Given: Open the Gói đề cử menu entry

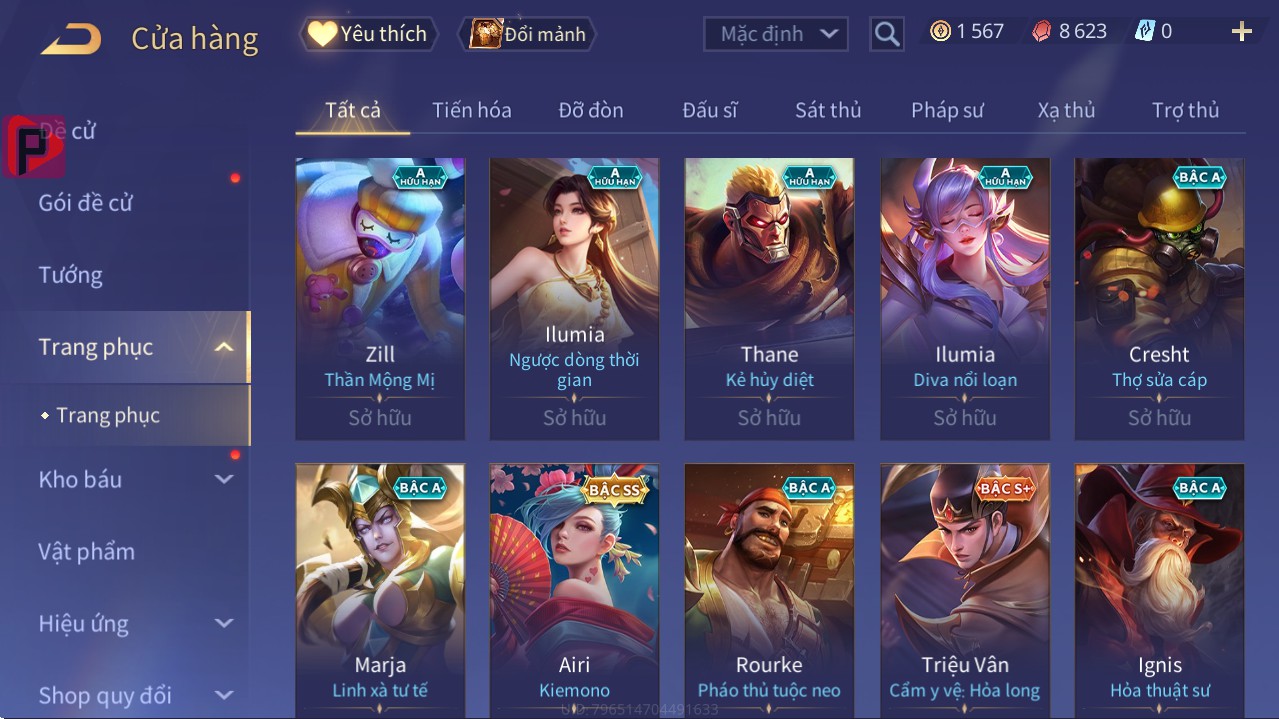Looking at the screenshot, I should click(x=86, y=203).
